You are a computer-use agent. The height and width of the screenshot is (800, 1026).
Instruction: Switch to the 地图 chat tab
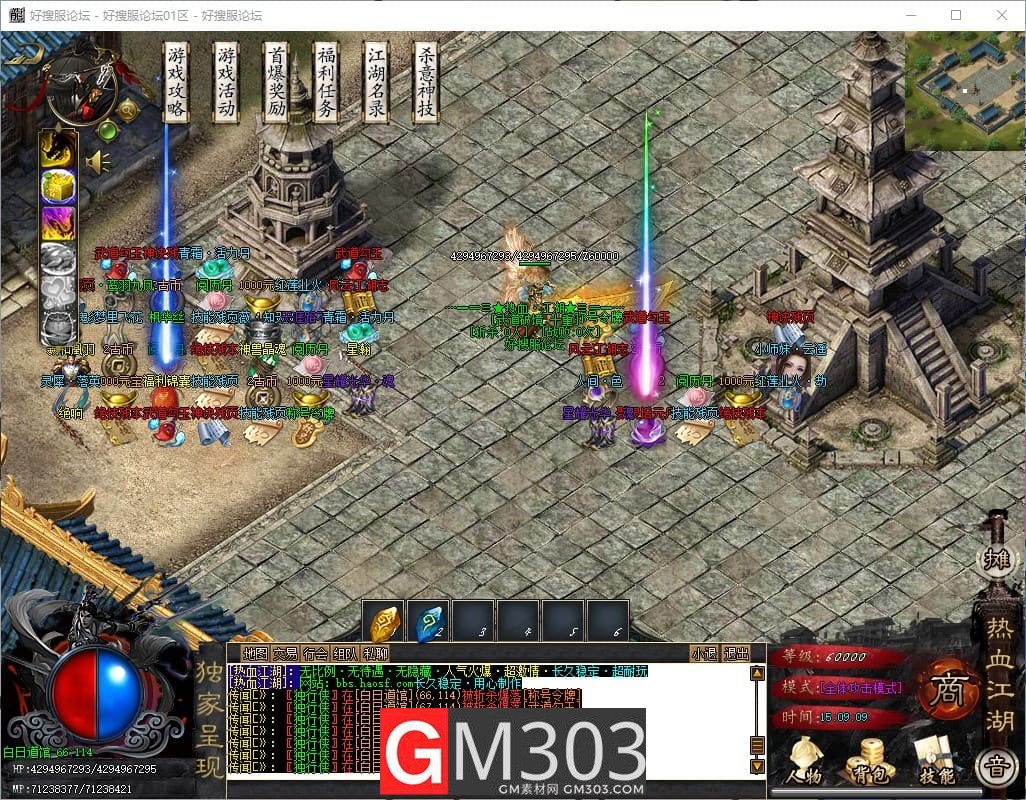(255, 654)
